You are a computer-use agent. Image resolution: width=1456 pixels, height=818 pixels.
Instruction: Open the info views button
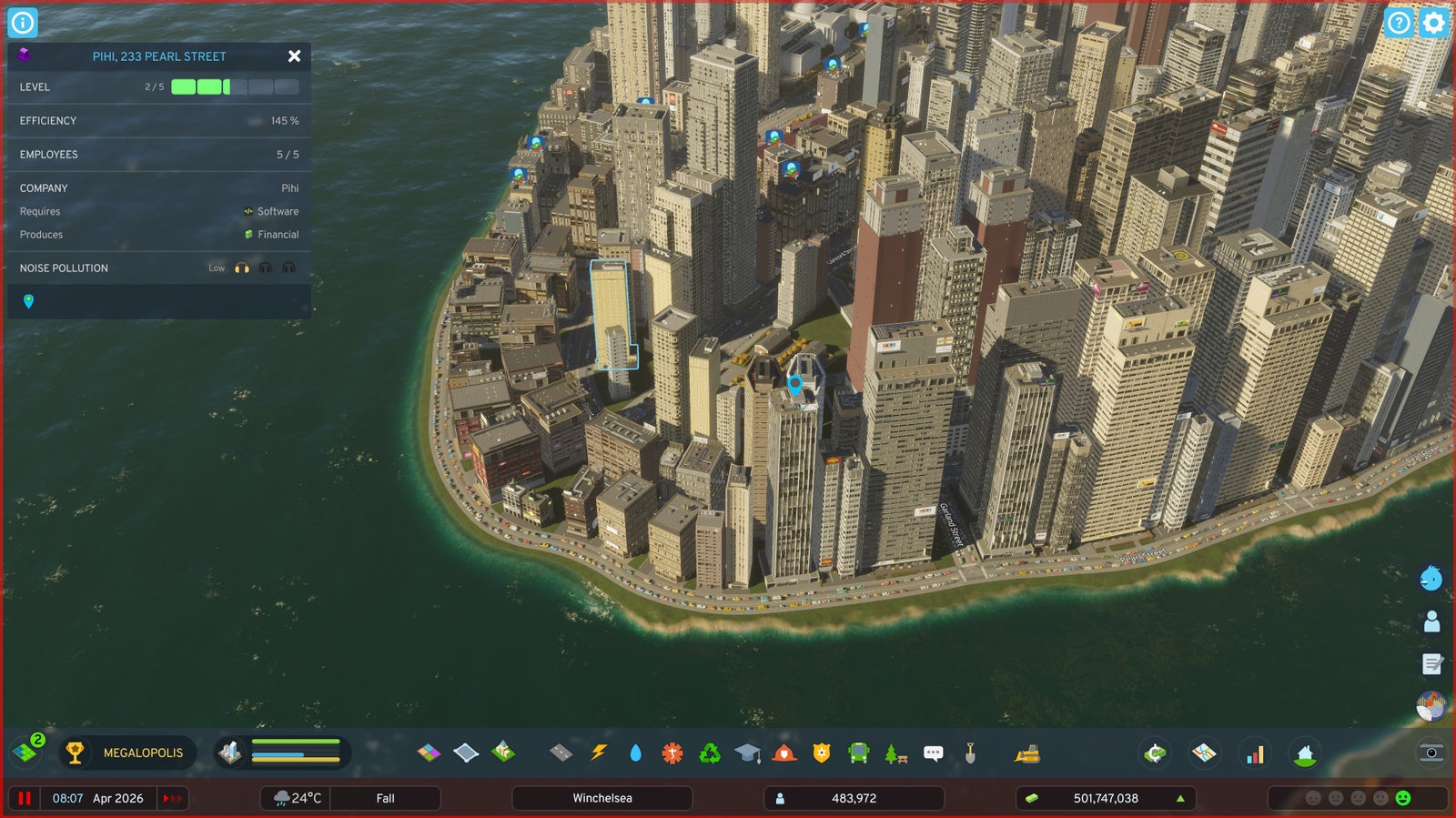point(23,23)
